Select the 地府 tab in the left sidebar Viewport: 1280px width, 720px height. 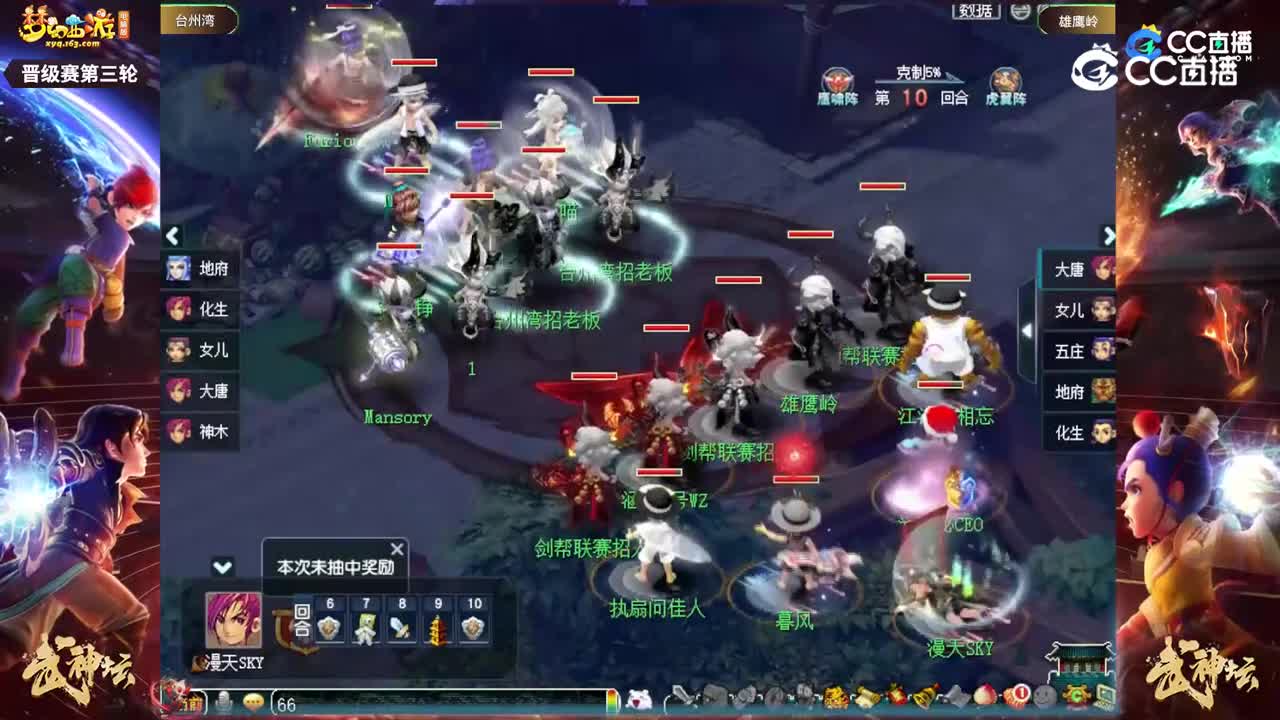click(200, 270)
